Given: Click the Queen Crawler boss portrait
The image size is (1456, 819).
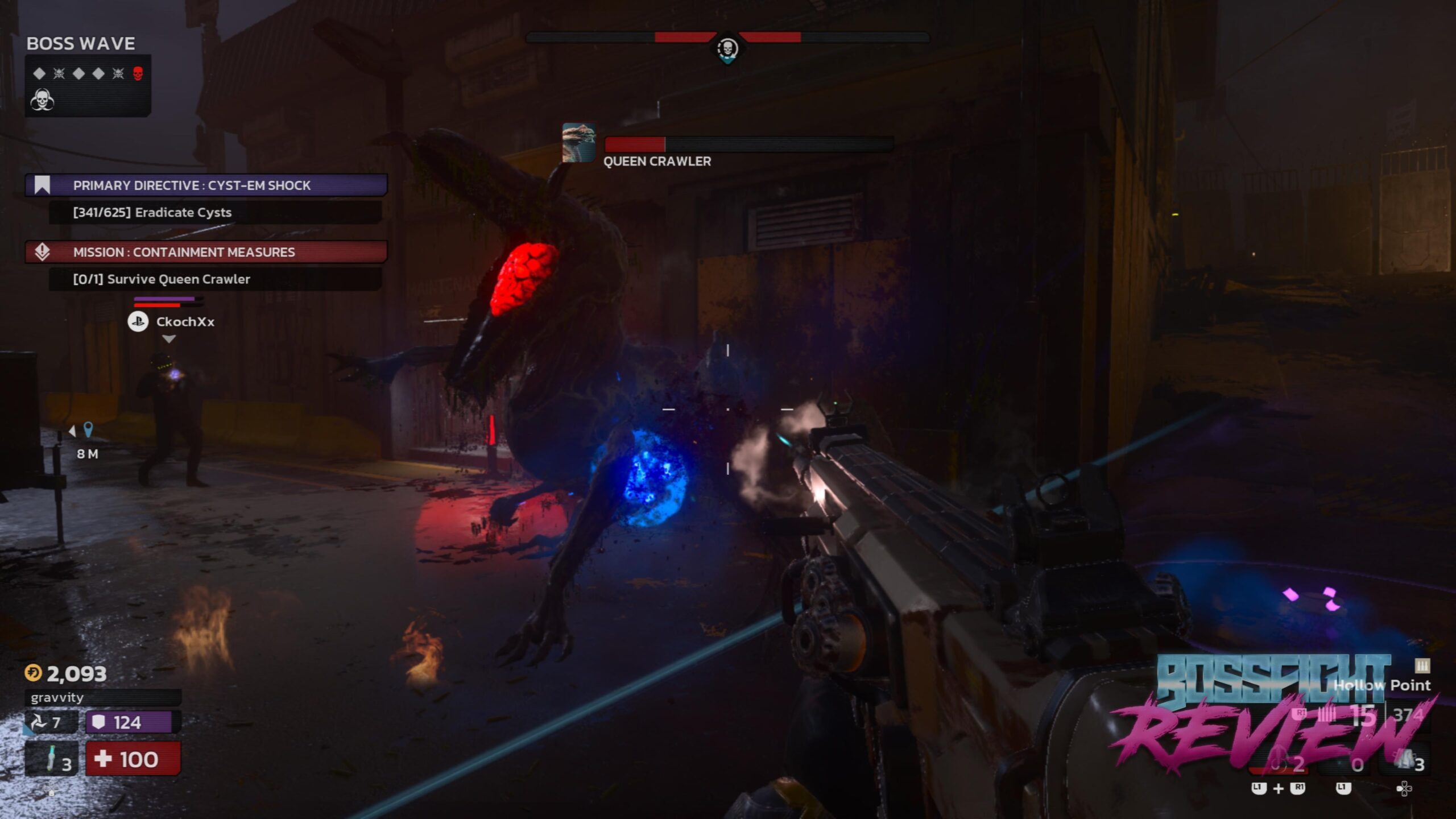Looking at the screenshot, I should pos(578,143).
